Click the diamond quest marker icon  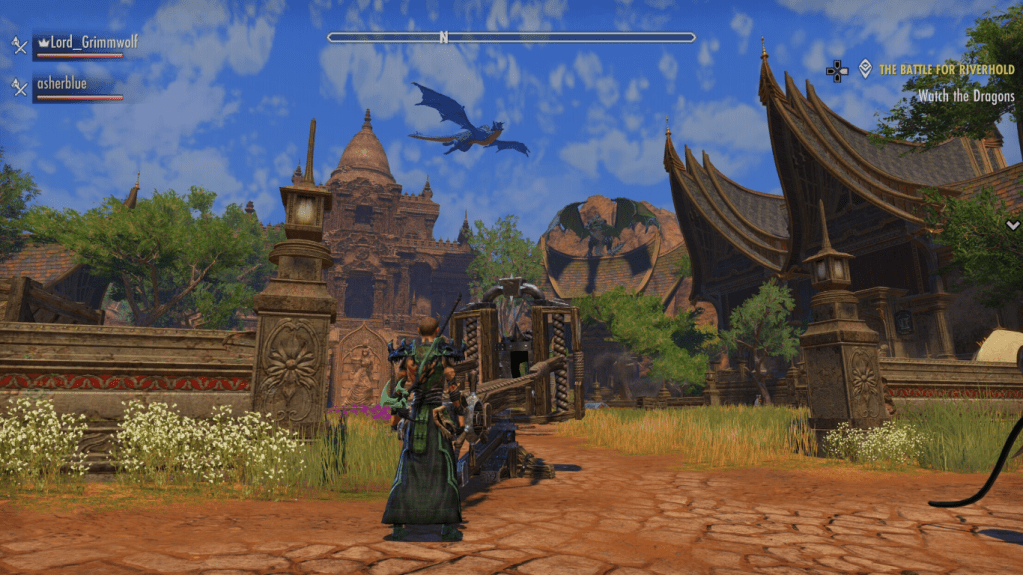(x=865, y=69)
